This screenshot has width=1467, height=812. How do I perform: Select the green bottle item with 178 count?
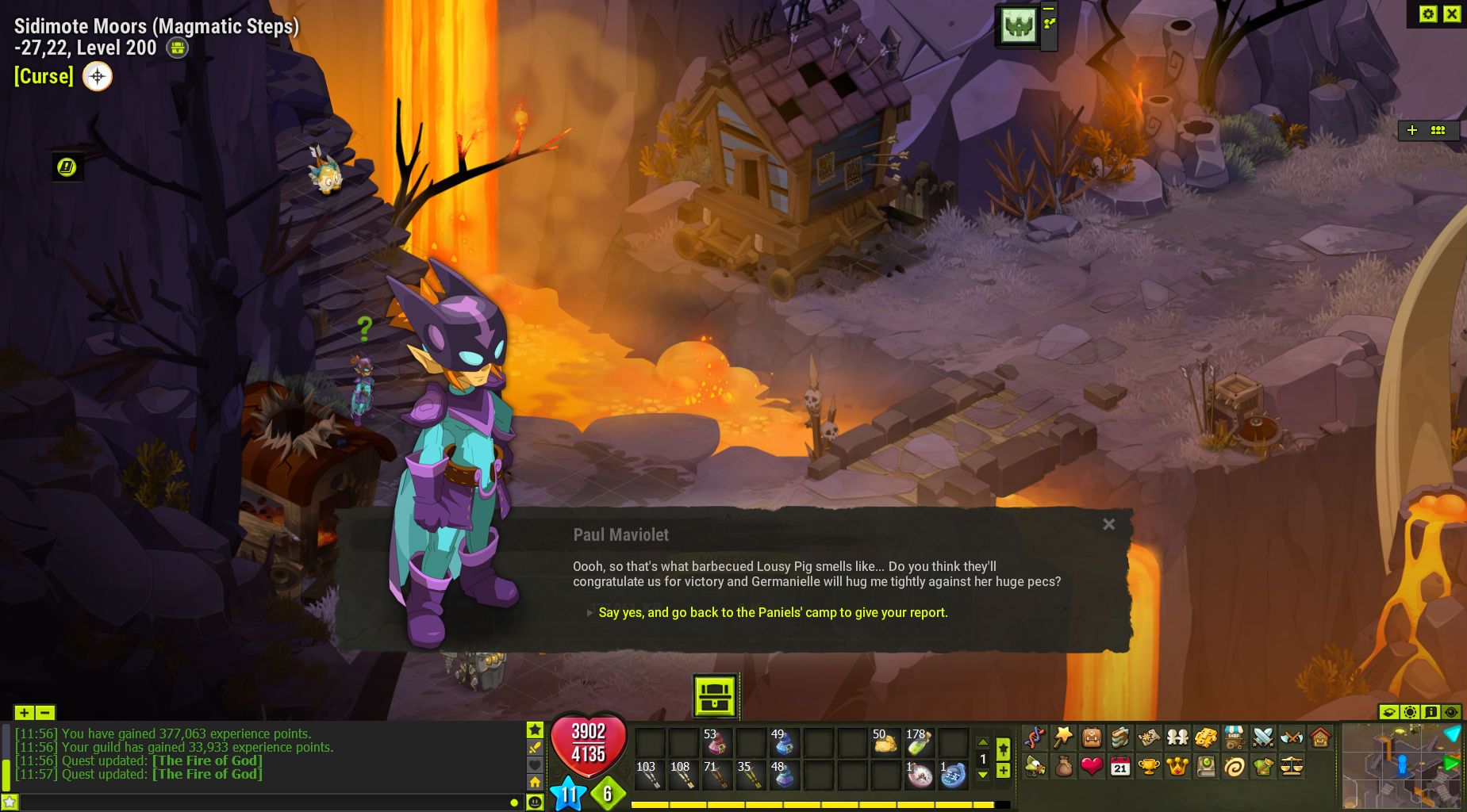(919, 742)
